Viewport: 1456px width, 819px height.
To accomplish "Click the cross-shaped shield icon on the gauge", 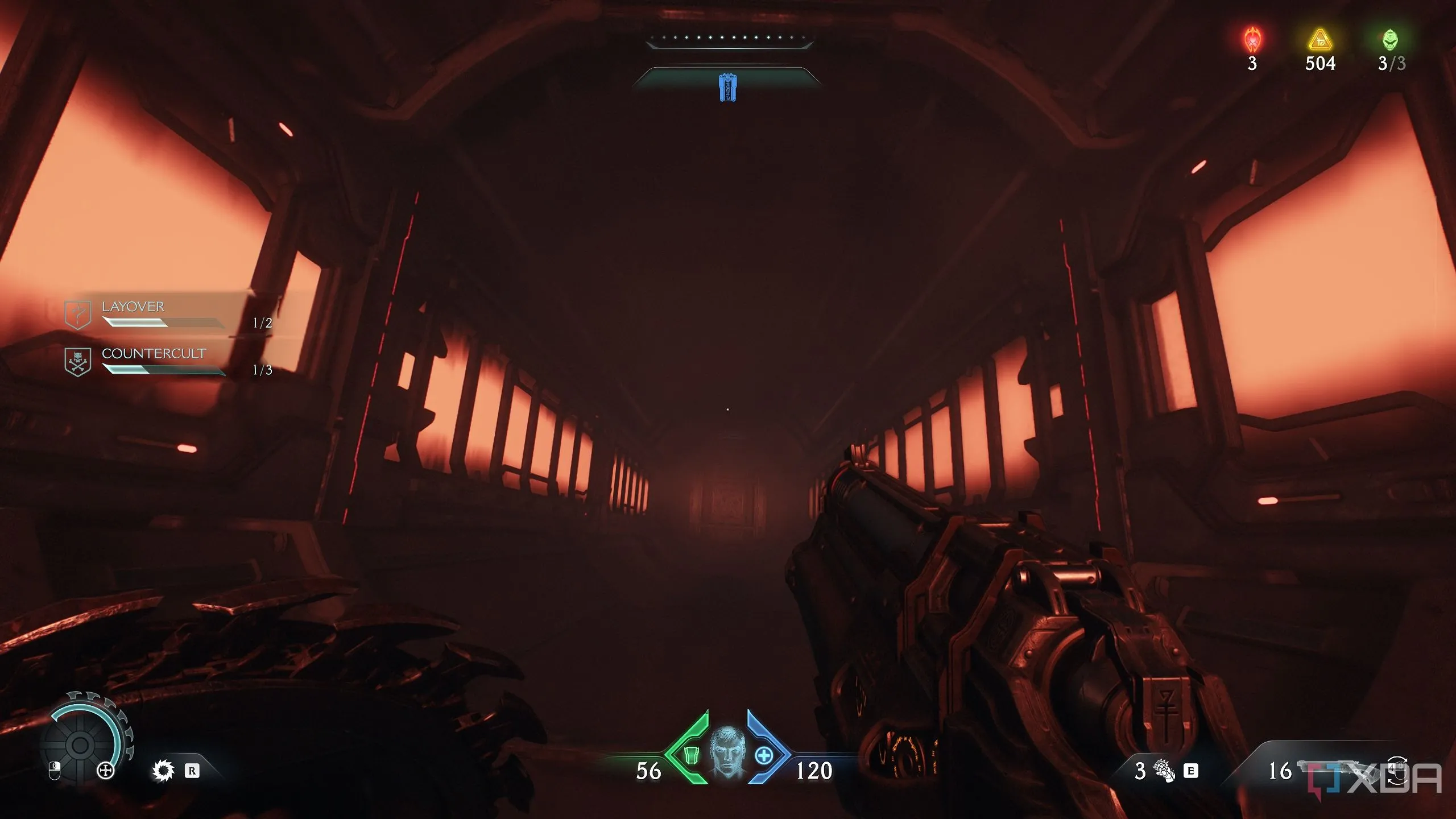I will (x=106, y=771).
